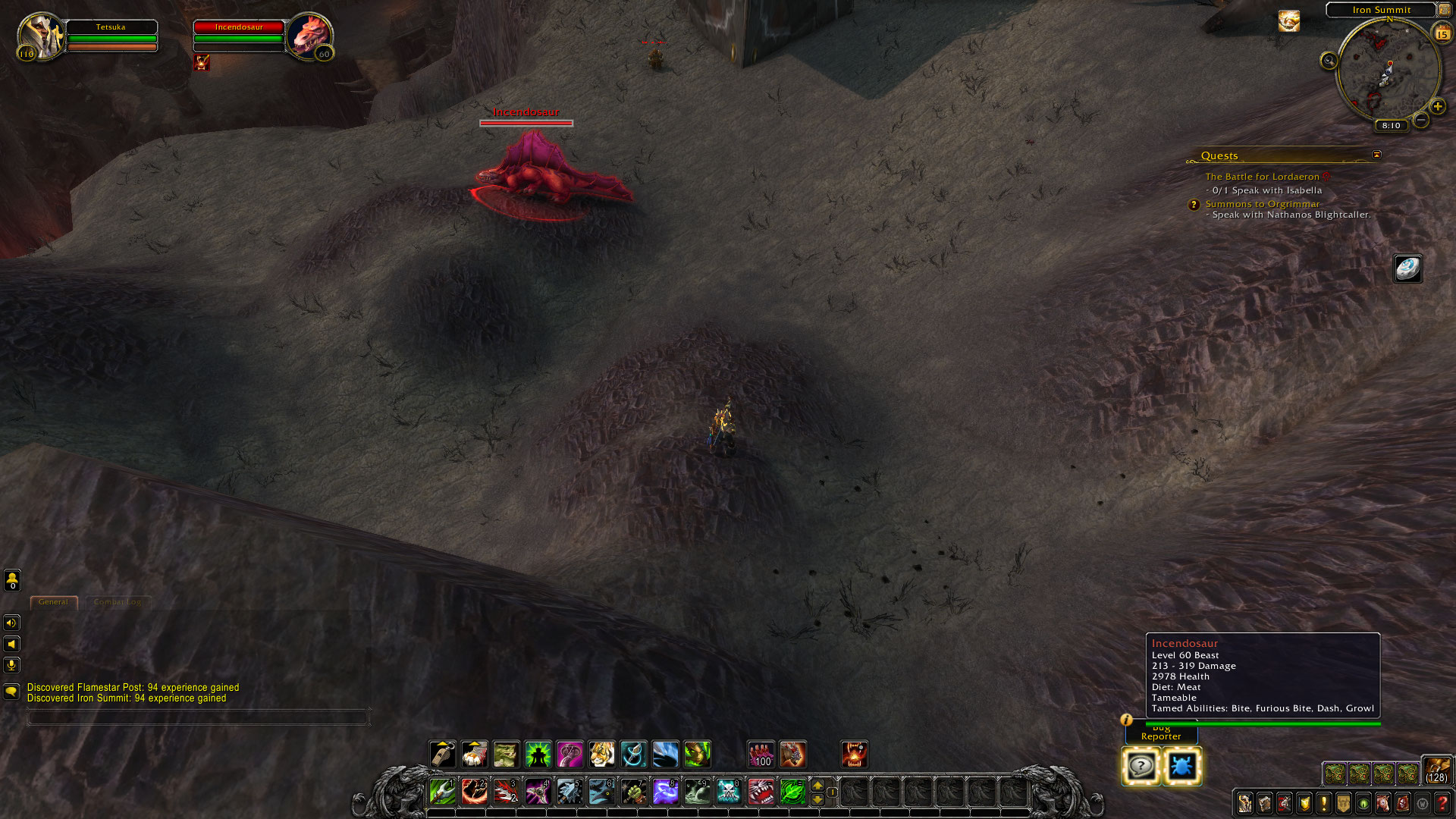The image size is (1456, 819).
Task: Open the calendar showing day 15
Action: (1442, 33)
